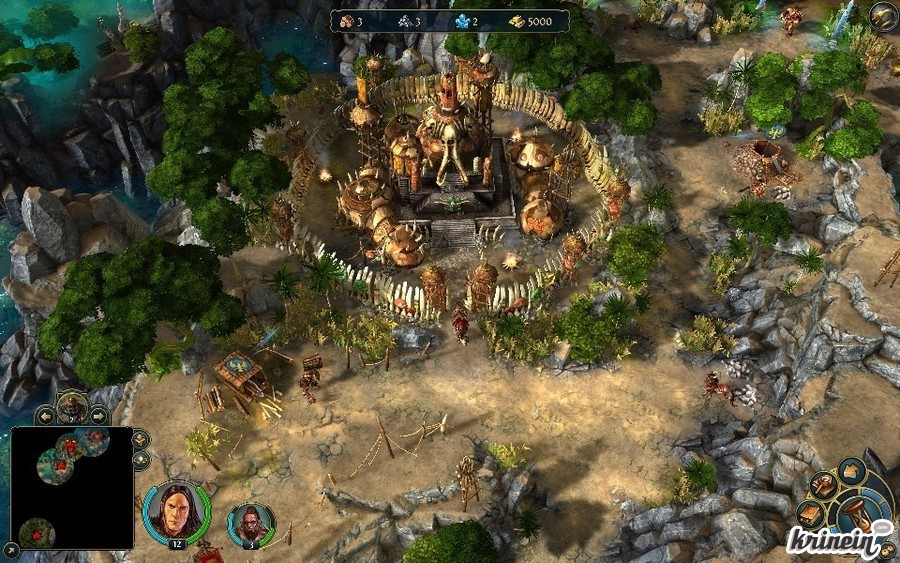Select the bald orc hero portrait
The height and width of the screenshot is (563, 900).
(x=248, y=522)
